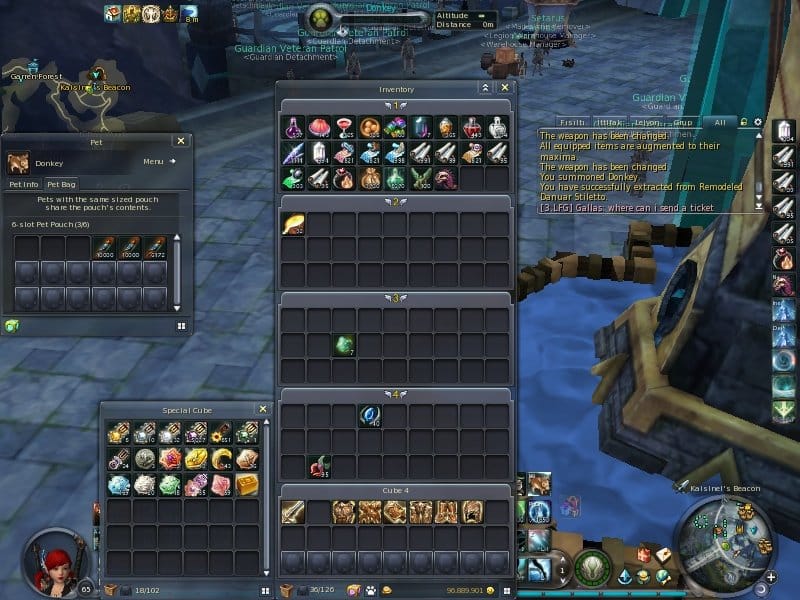Collapse the Inventory with the double-arrow button

[485, 88]
